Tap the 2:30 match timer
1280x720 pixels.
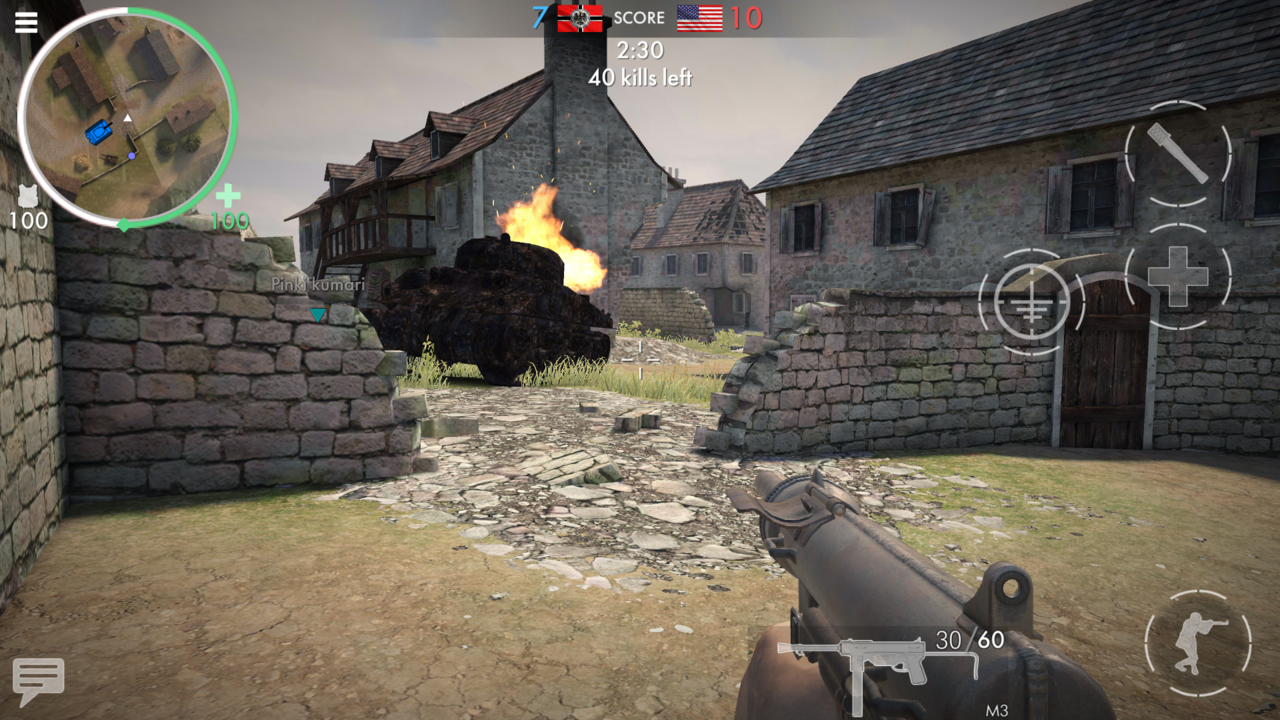pyautogui.click(x=640, y=48)
